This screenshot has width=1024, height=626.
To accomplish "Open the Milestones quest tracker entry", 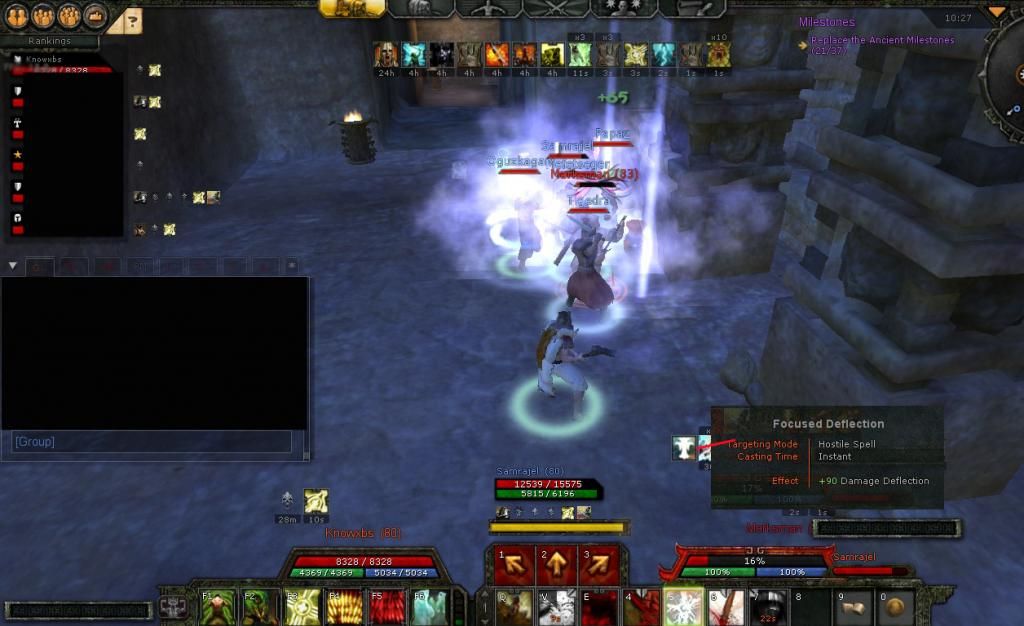I will (x=826, y=21).
